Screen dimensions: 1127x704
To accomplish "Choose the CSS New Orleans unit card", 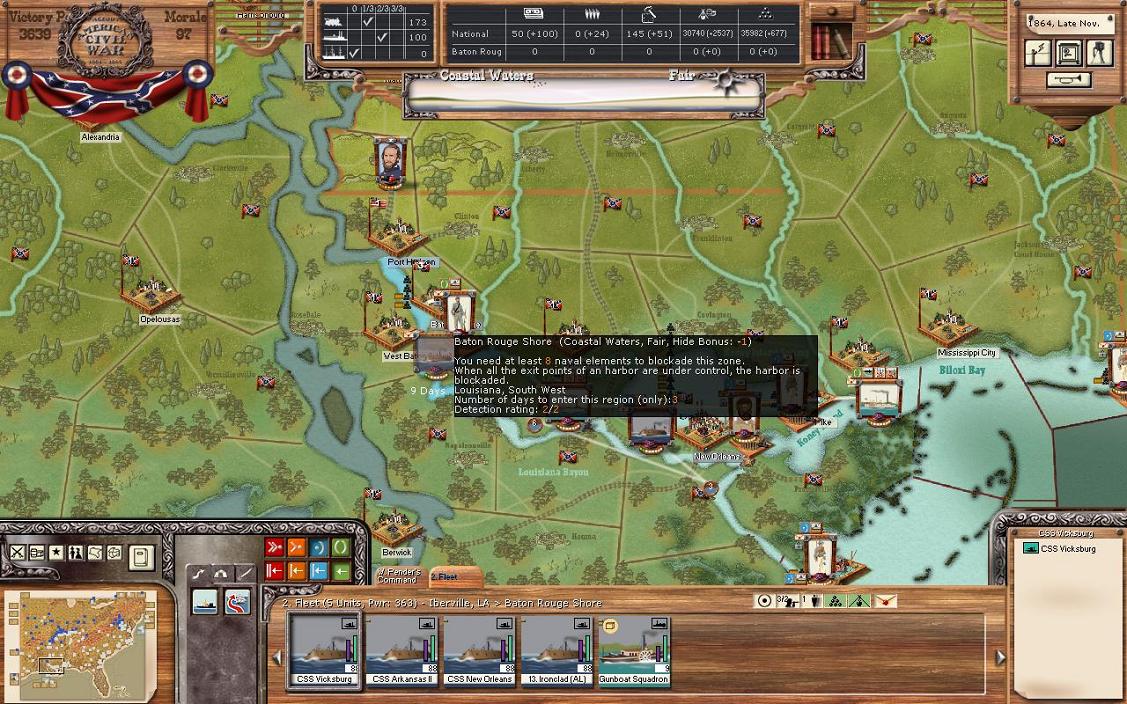I will [x=479, y=650].
